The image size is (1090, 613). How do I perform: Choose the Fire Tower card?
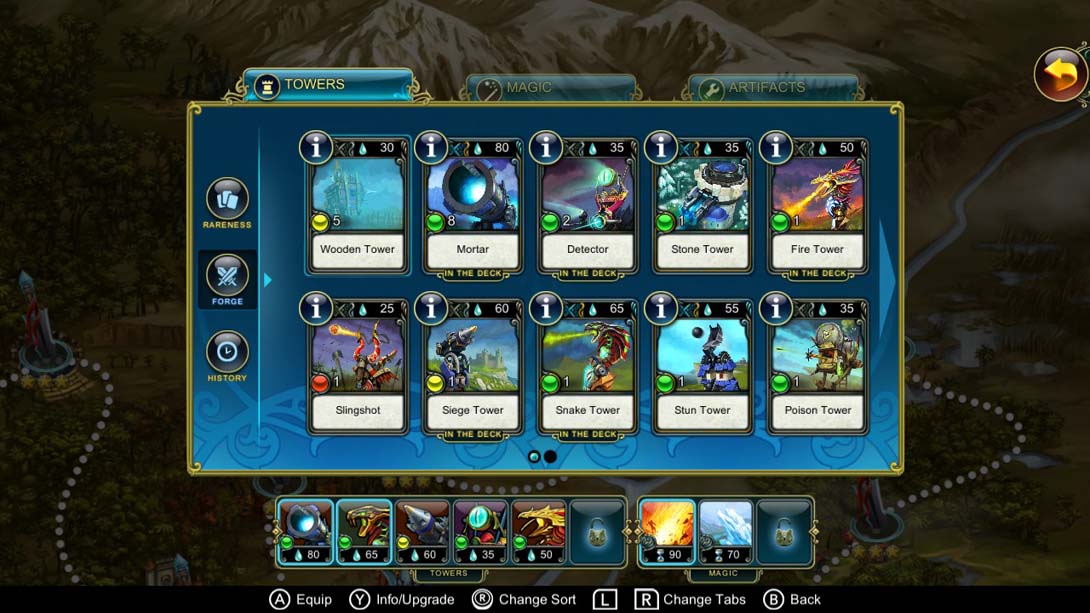point(818,207)
